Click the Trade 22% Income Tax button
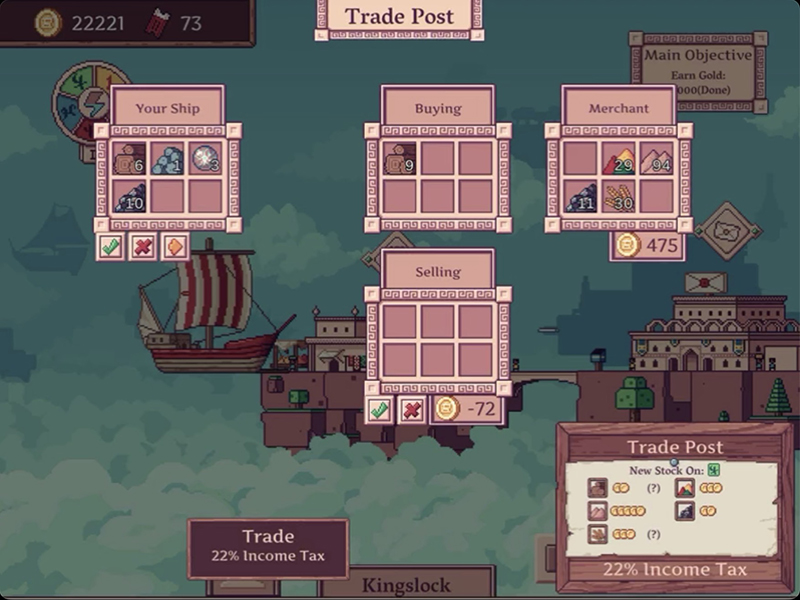800x600 pixels. (x=267, y=547)
